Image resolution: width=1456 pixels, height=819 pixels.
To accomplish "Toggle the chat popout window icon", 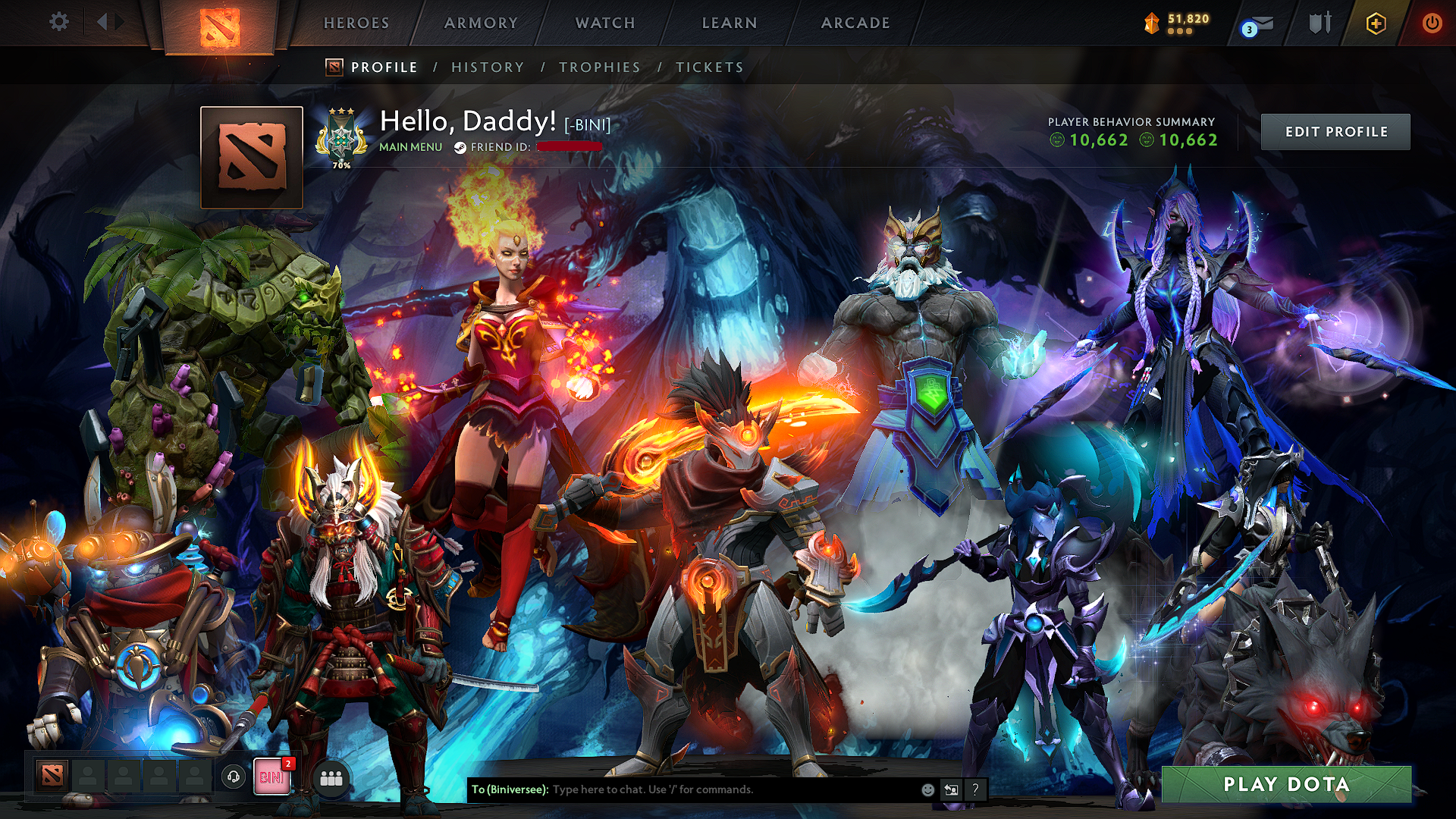I will pyautogui.click(x=952, y=789).
